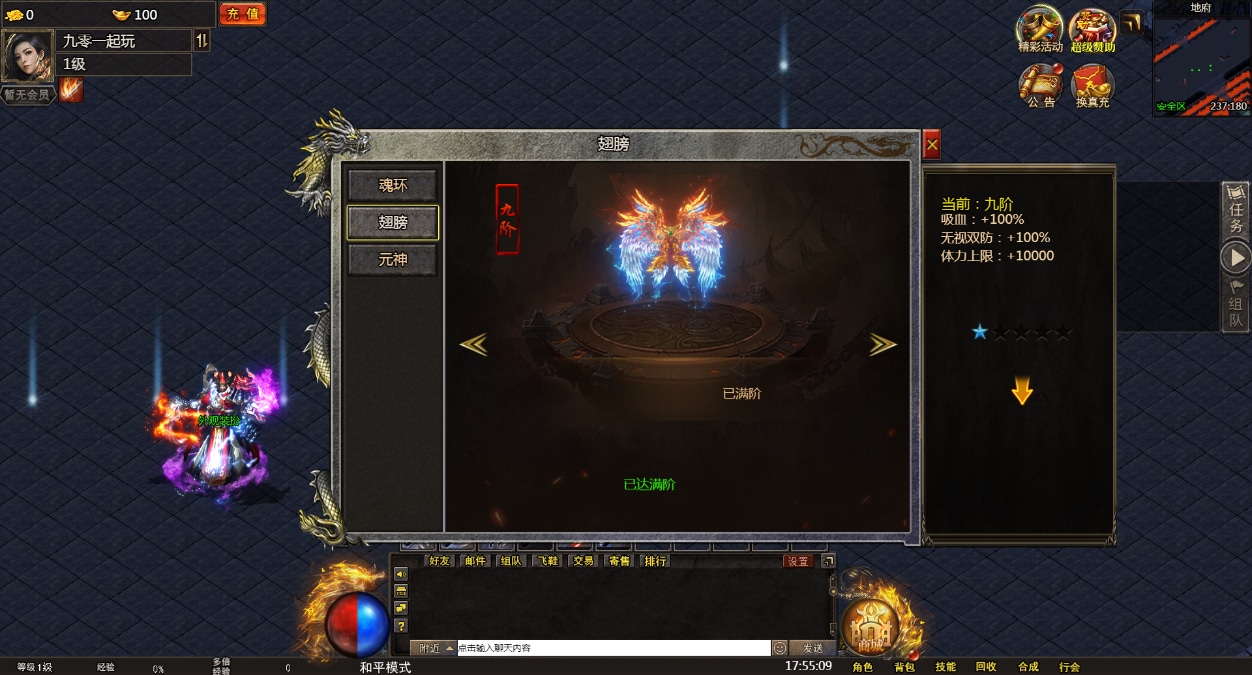
Task: Open the 精彩活动 events icon
Action: 1040,29
